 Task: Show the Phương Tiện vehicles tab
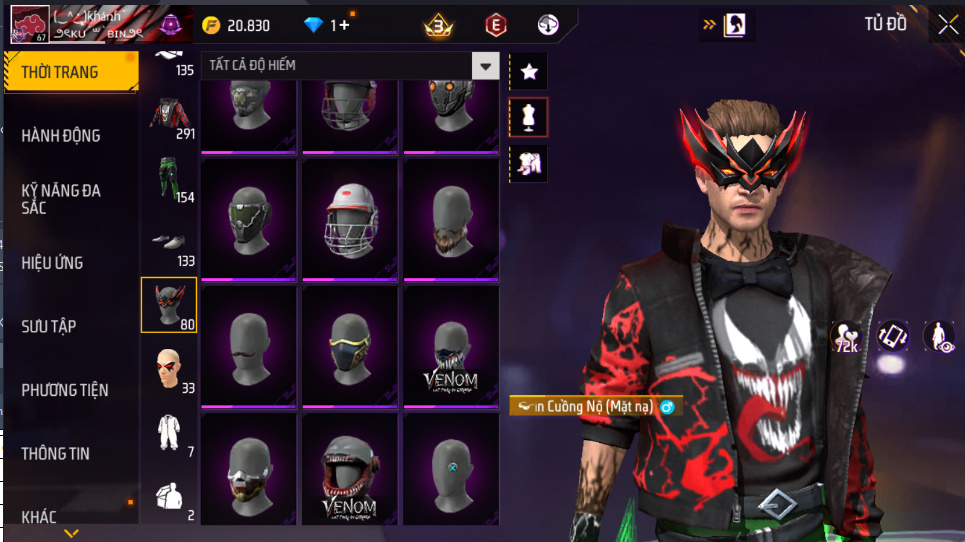tap(65, 390)
